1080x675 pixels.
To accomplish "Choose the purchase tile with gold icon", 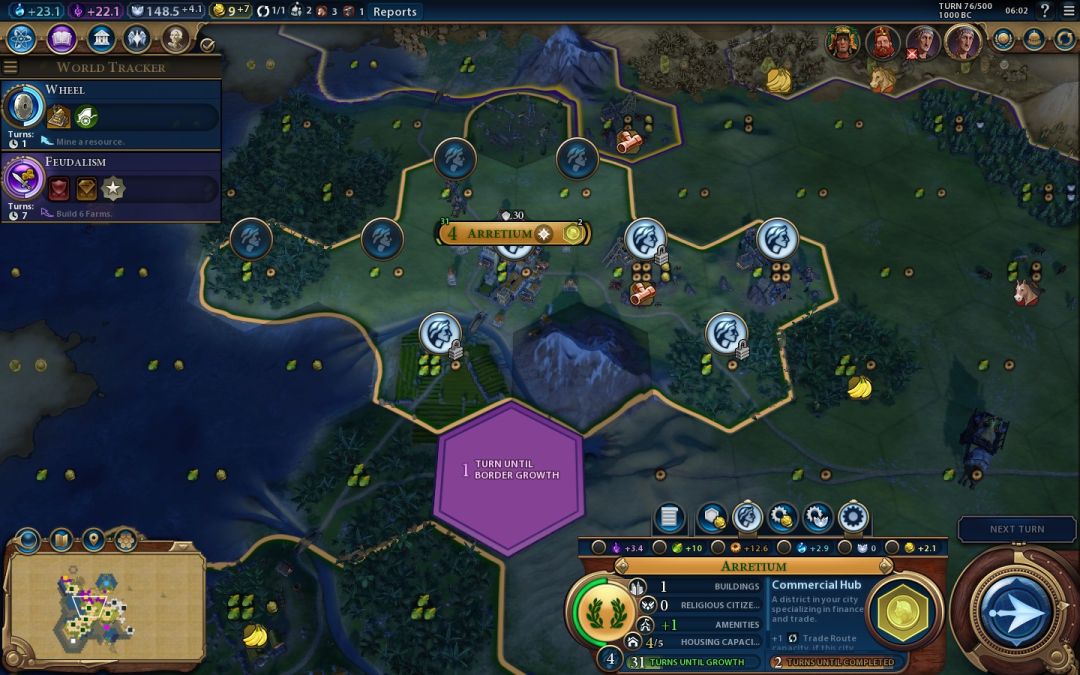I will pyautogui.click(x=711, y=518).
